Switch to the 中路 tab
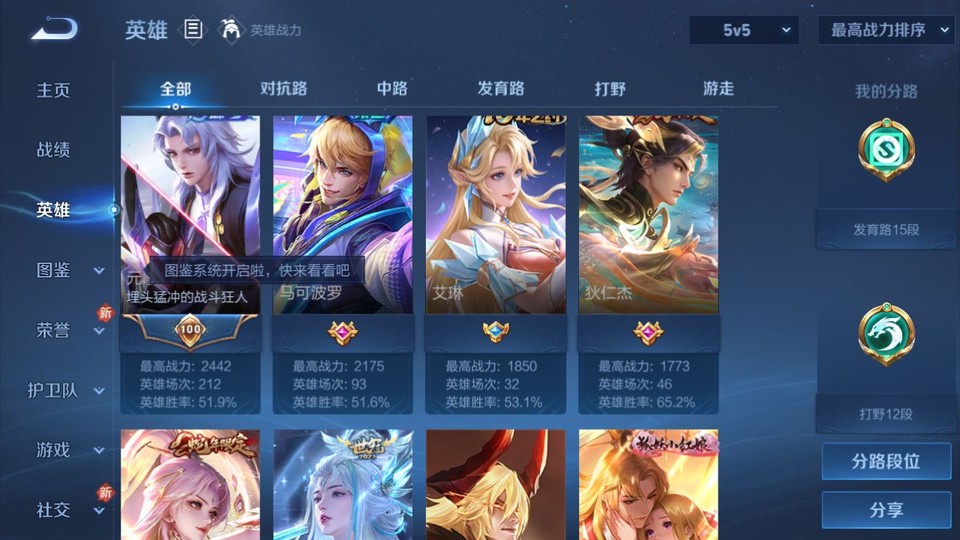 click(392, 89)
